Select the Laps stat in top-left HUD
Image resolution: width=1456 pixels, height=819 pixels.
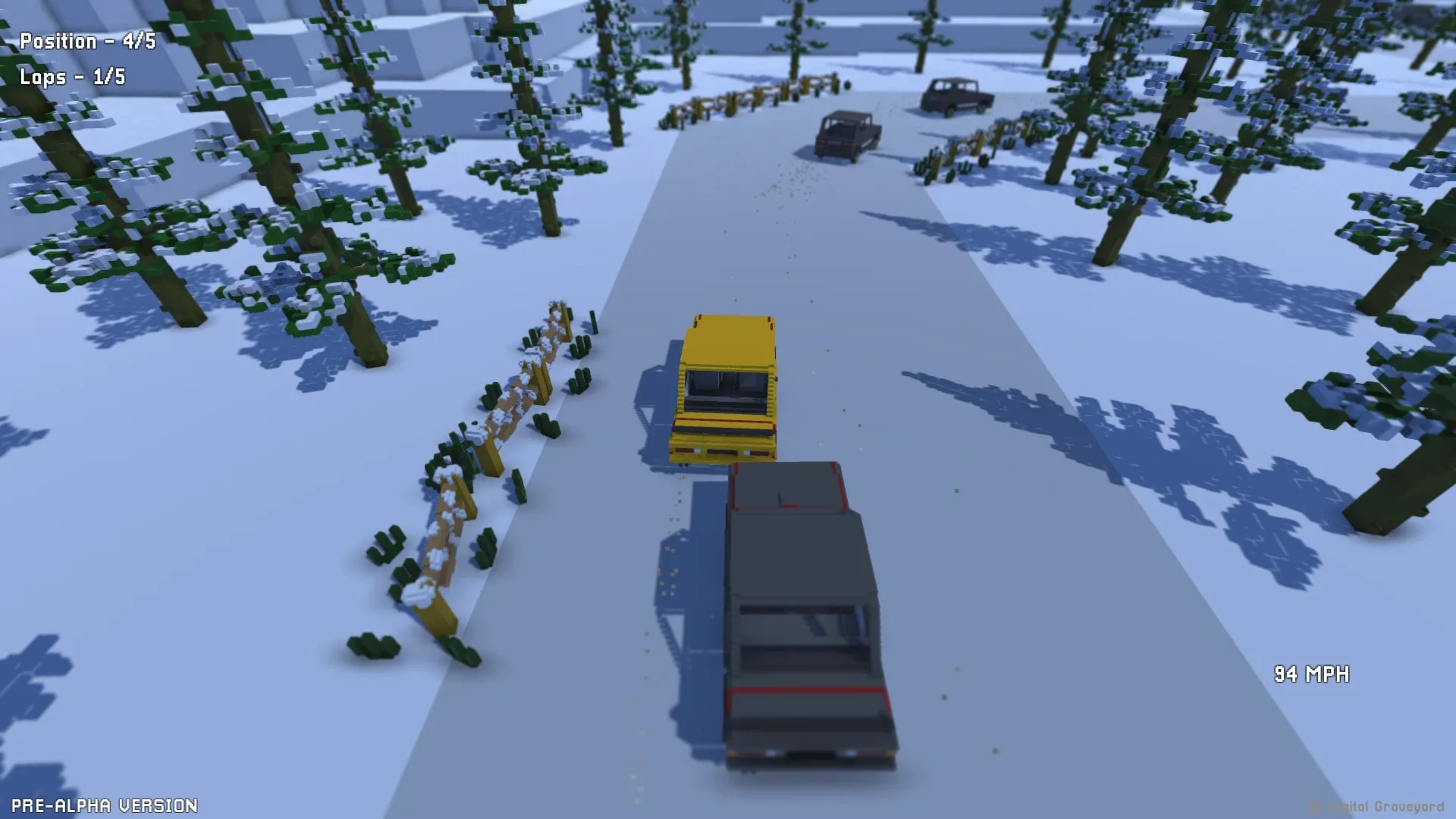tap(72, 77)
